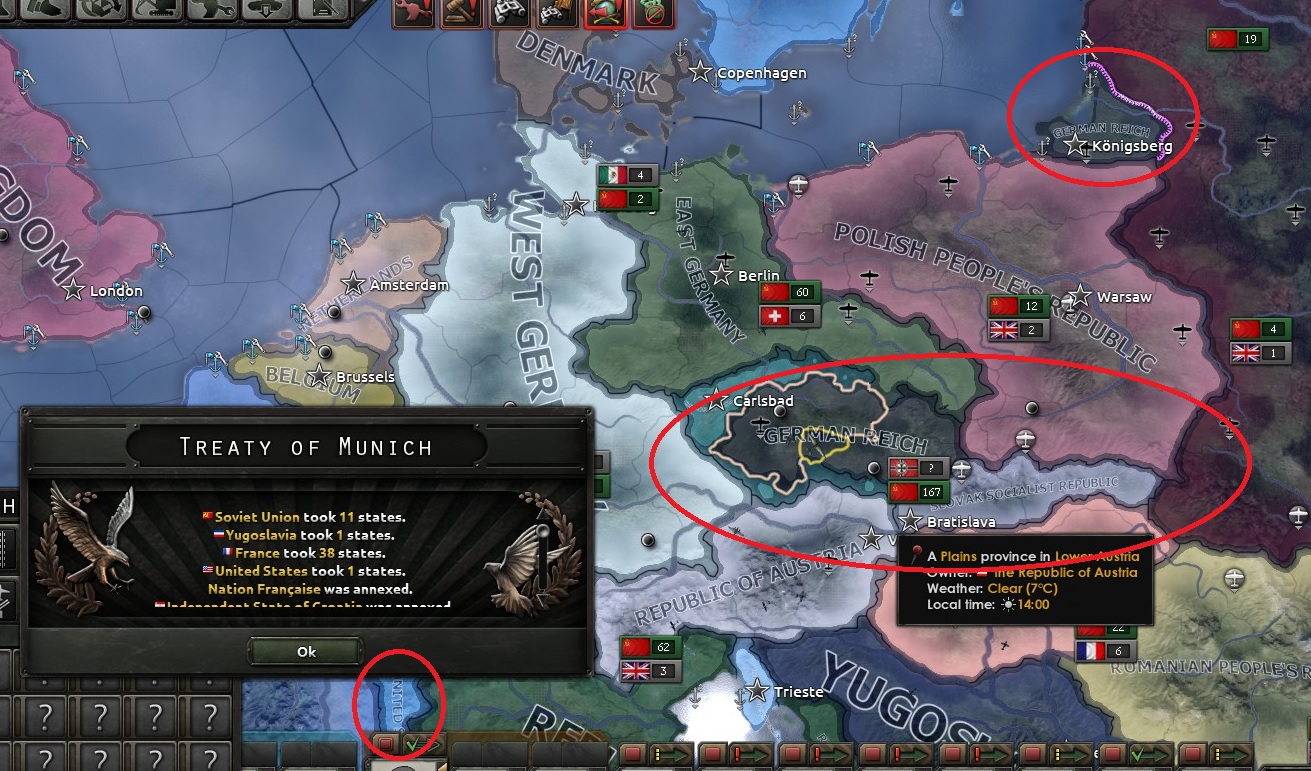Click the Plains province link in the tooltip
Viewport: 1311px width, 771px height.
961,554
